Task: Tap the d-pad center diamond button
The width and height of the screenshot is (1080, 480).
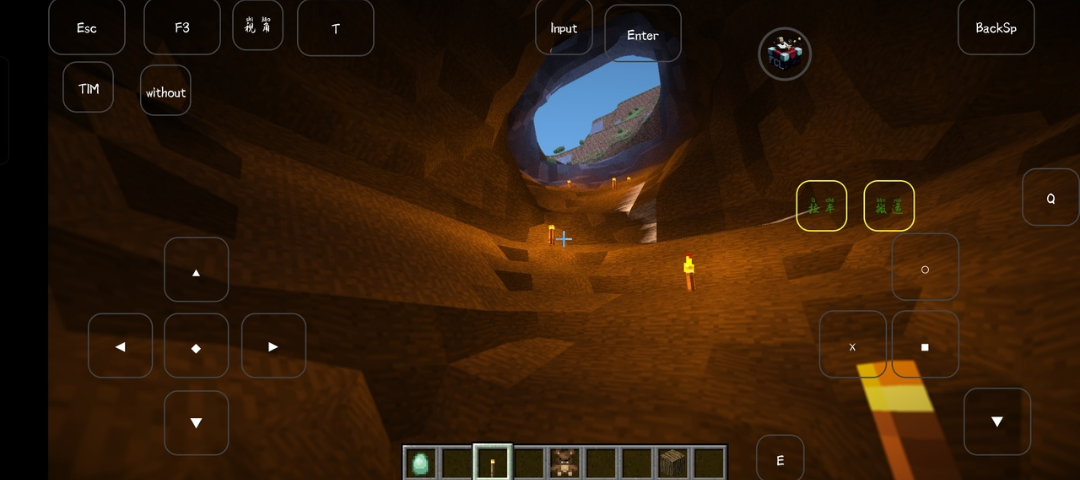Action: (196, 347)
